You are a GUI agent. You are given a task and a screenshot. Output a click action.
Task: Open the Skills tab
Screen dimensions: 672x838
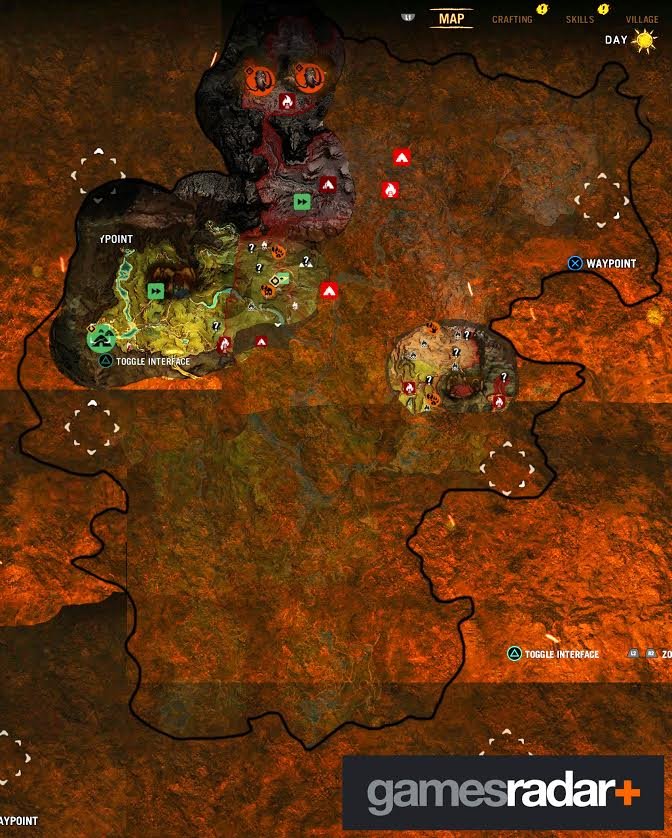pyautogui.click(x=578, y=19)
